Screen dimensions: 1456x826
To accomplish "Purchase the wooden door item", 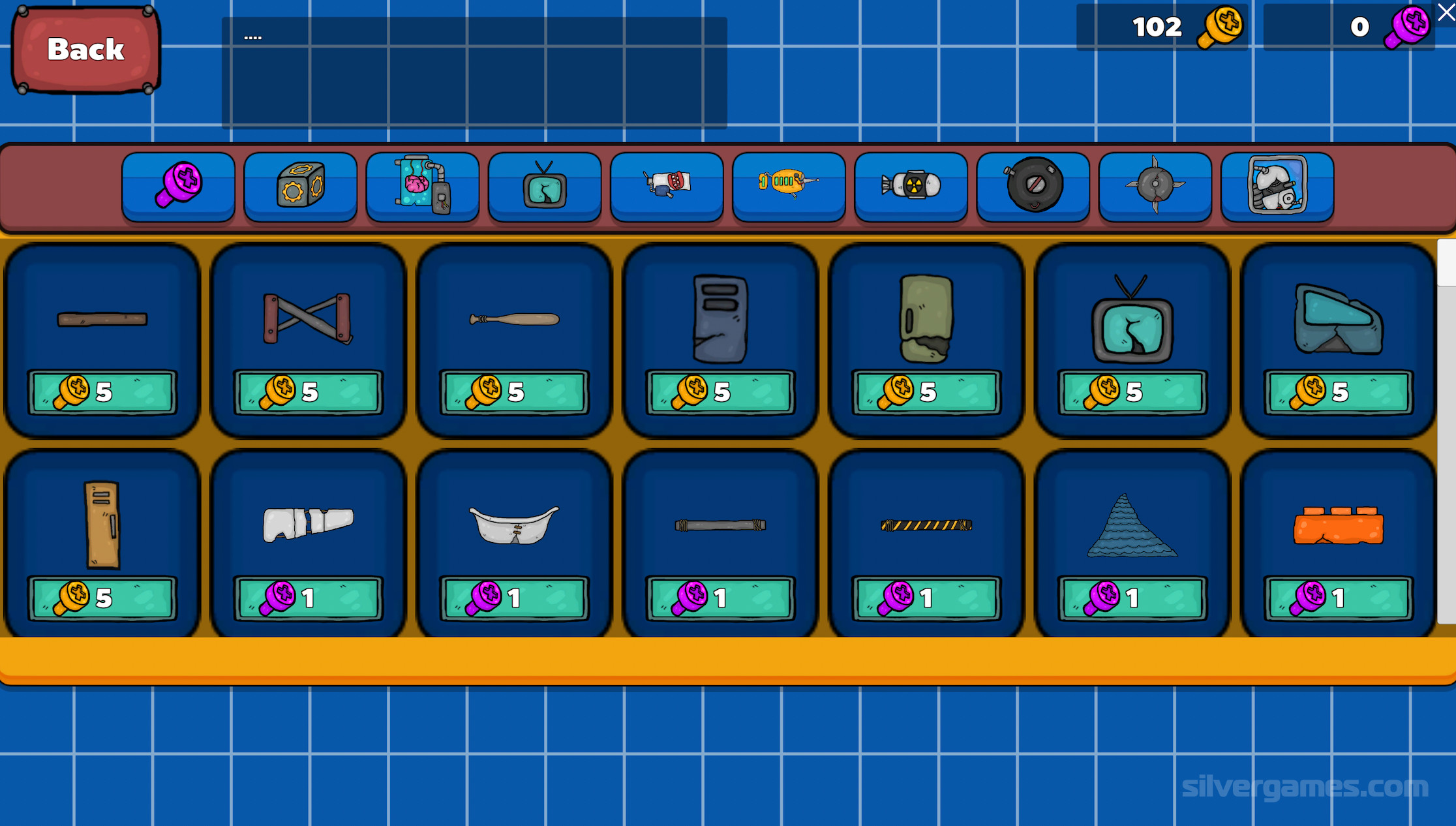I will [x=102, y=598].
